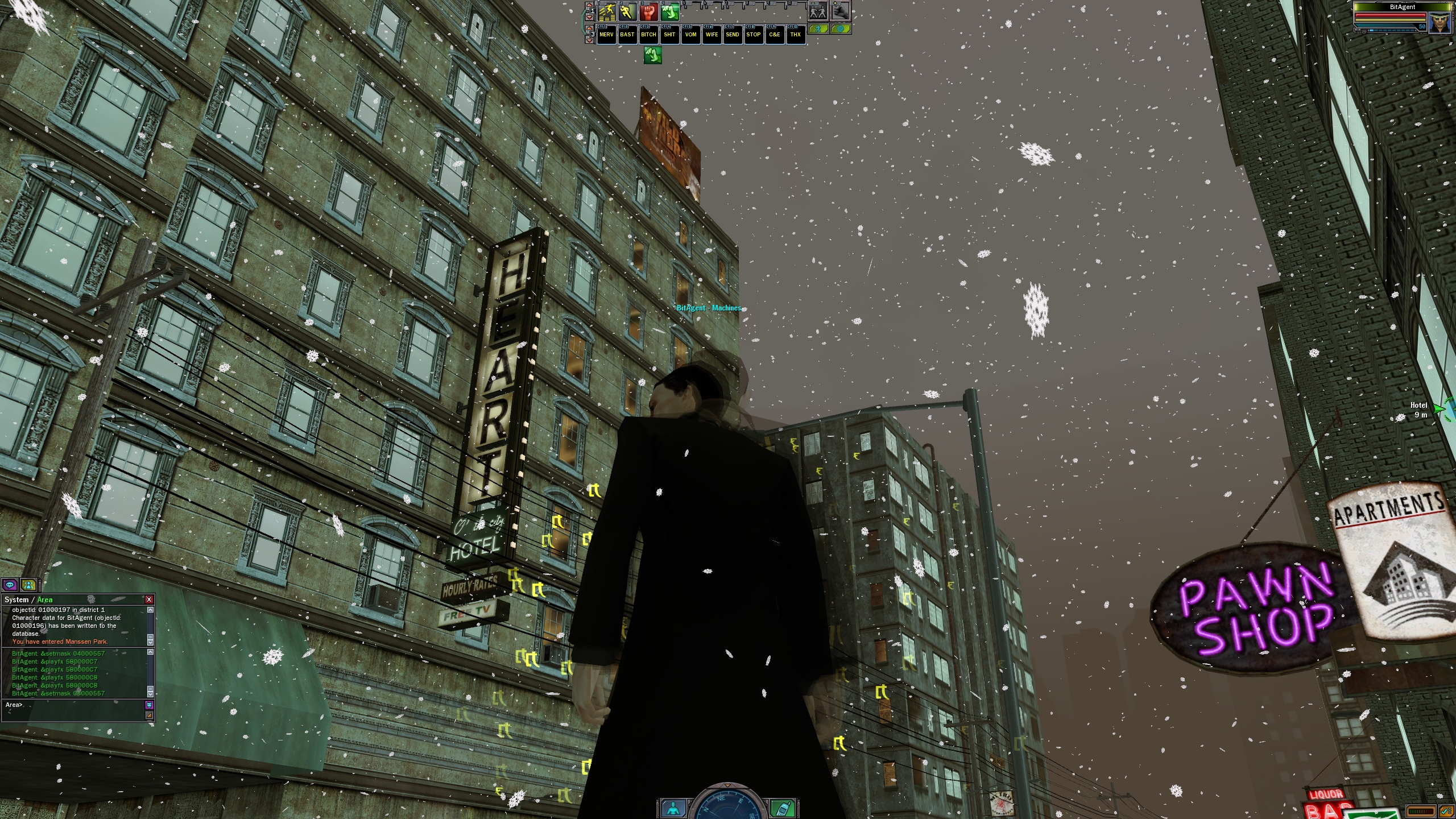
Task: Trigger the STOP macro slot
Action: [x=754, y=35]
